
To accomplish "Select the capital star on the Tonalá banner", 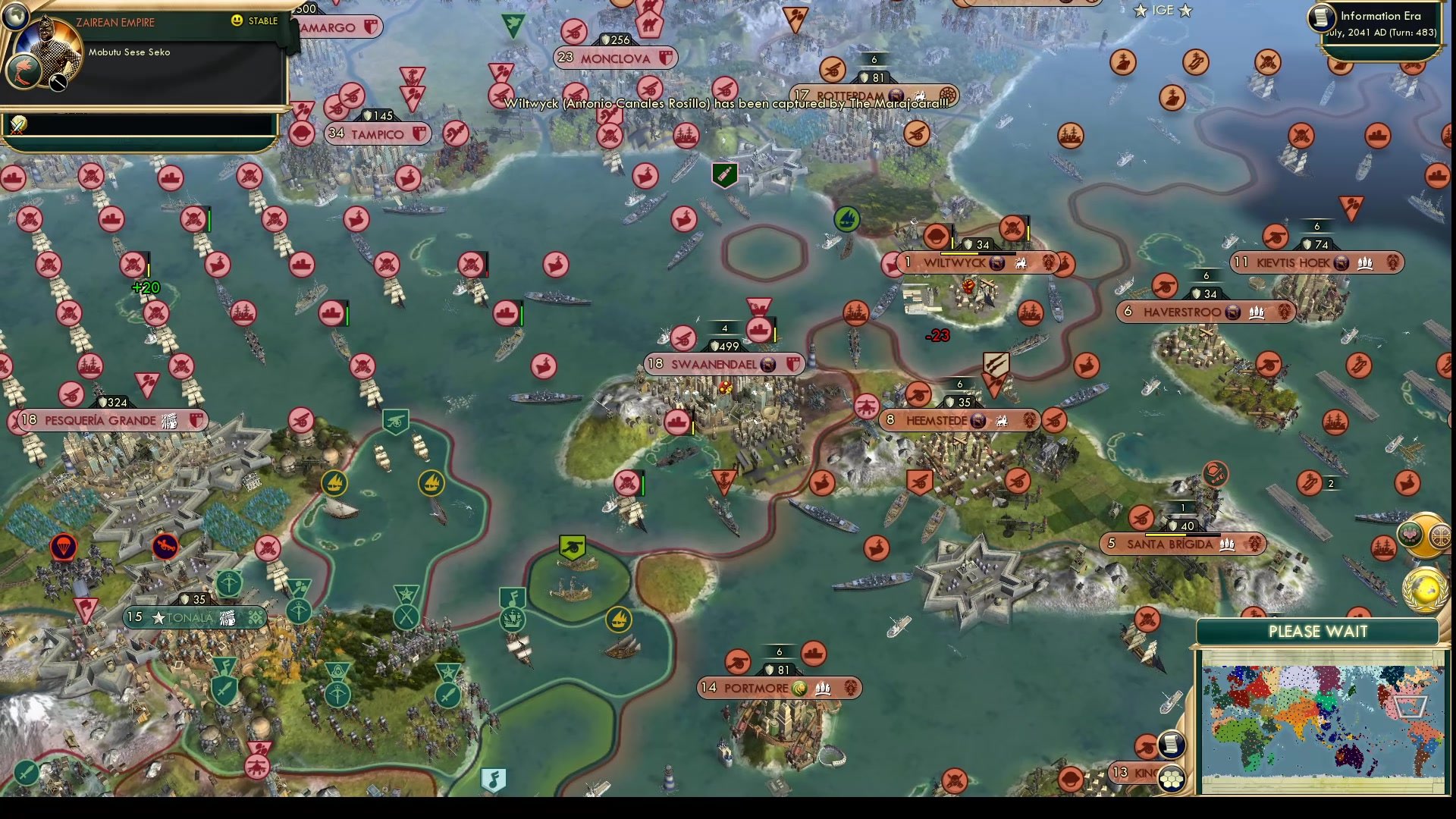I will click(157, 617).
